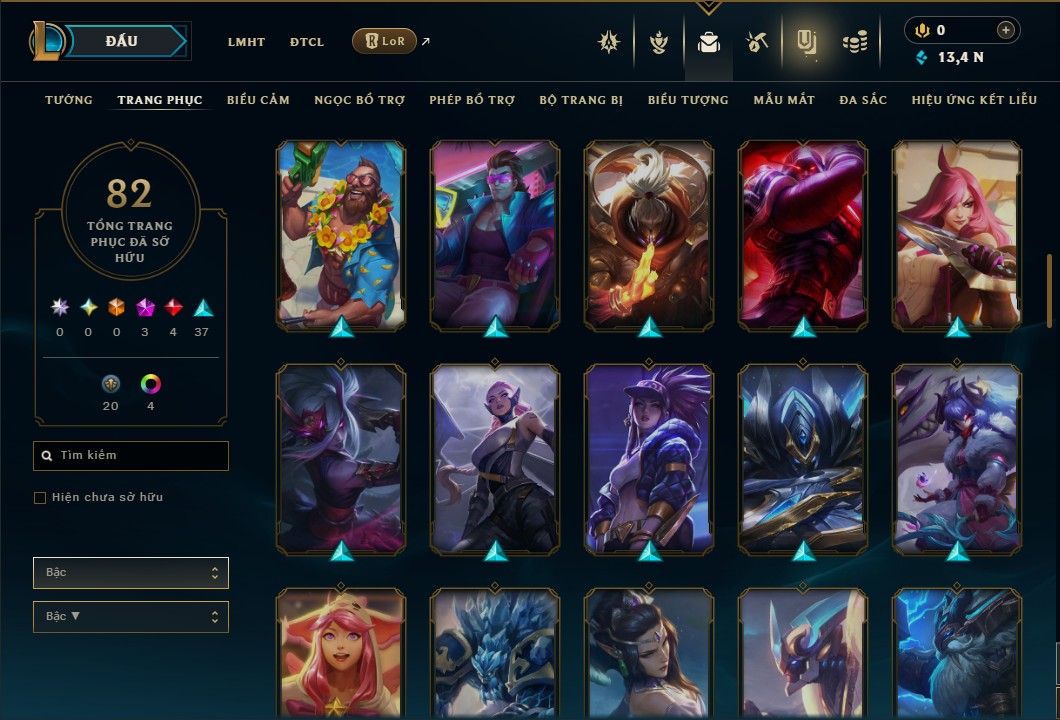Open the briefcase collection icon
Viewport: 1060px width, 720px height.
708,42
